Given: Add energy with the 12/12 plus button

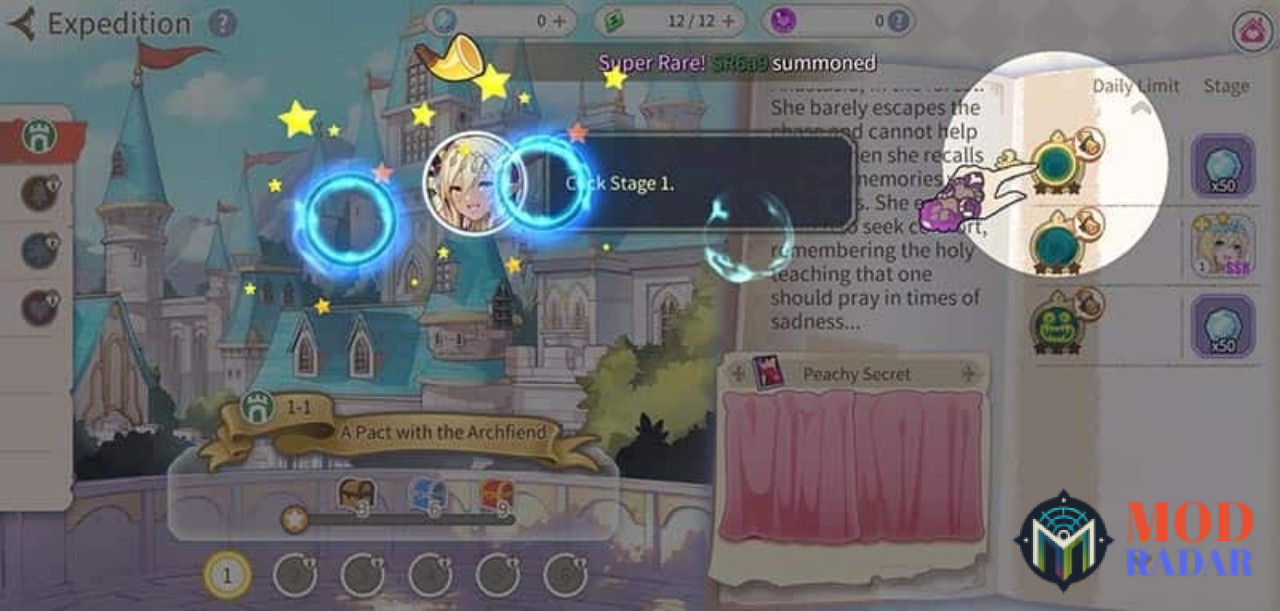Looking at the screenshot, I should [728, 20].
